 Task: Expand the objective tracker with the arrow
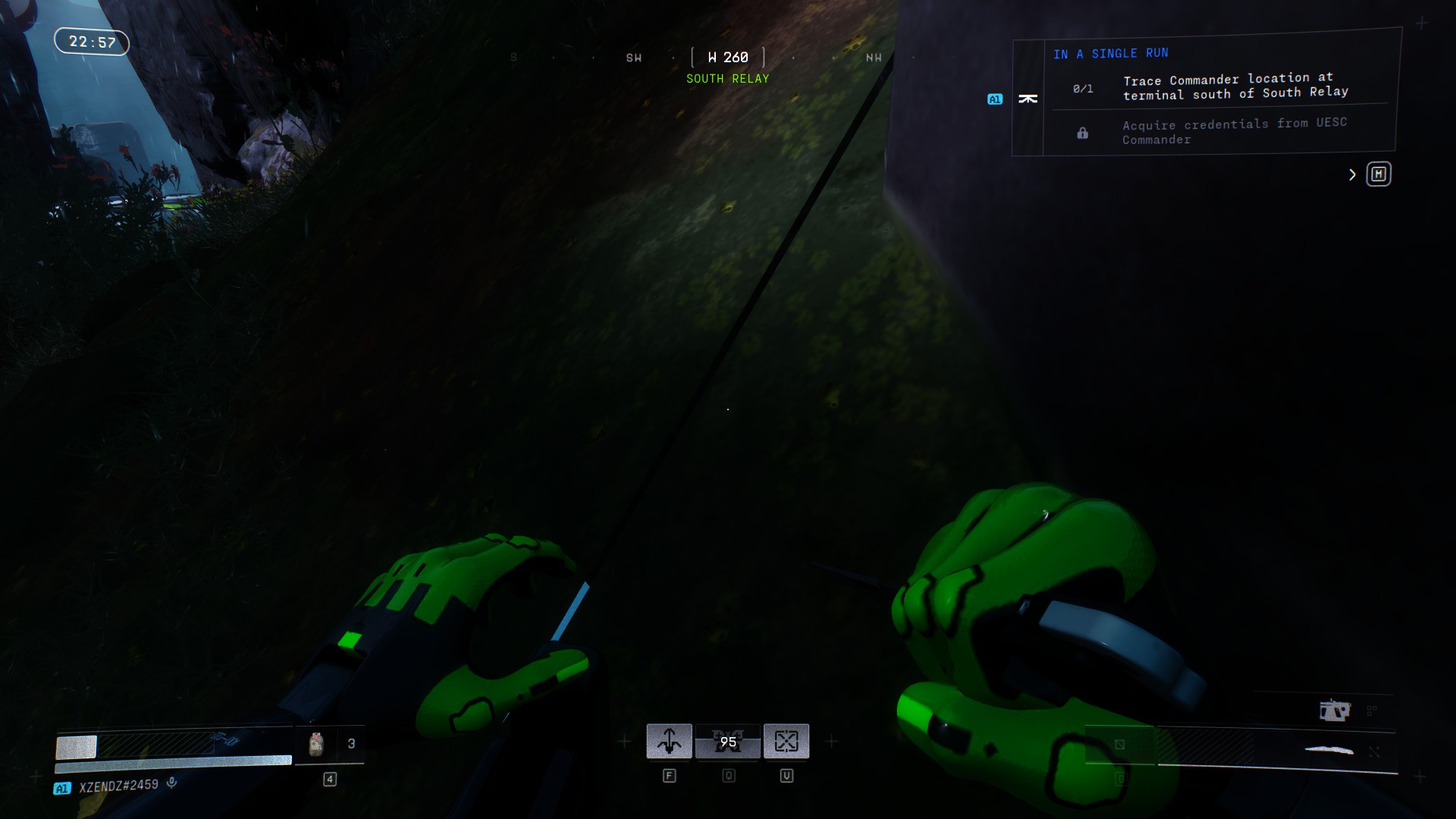coord(1352,175)
